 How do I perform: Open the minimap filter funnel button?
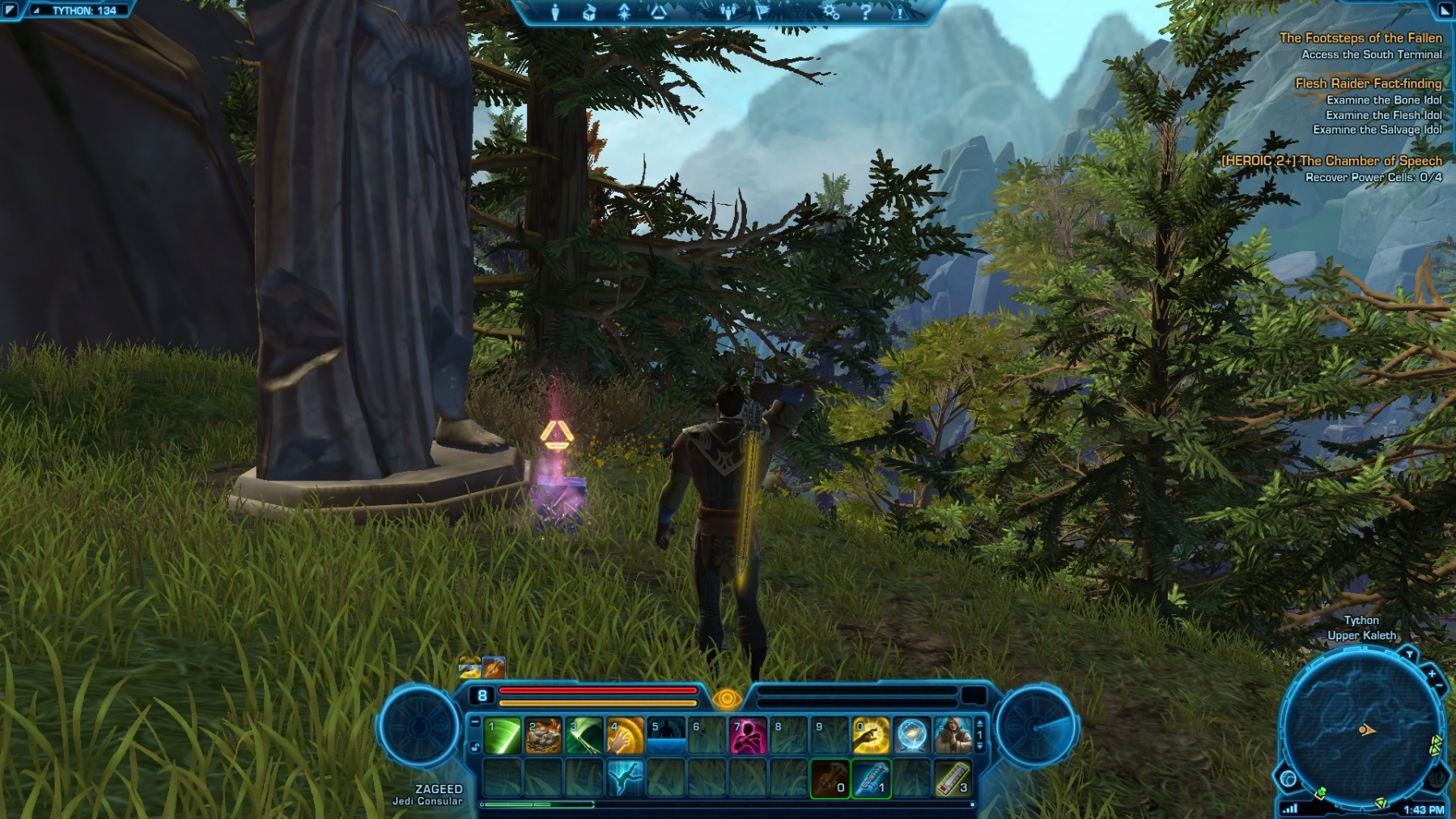tap(1410, 654)
